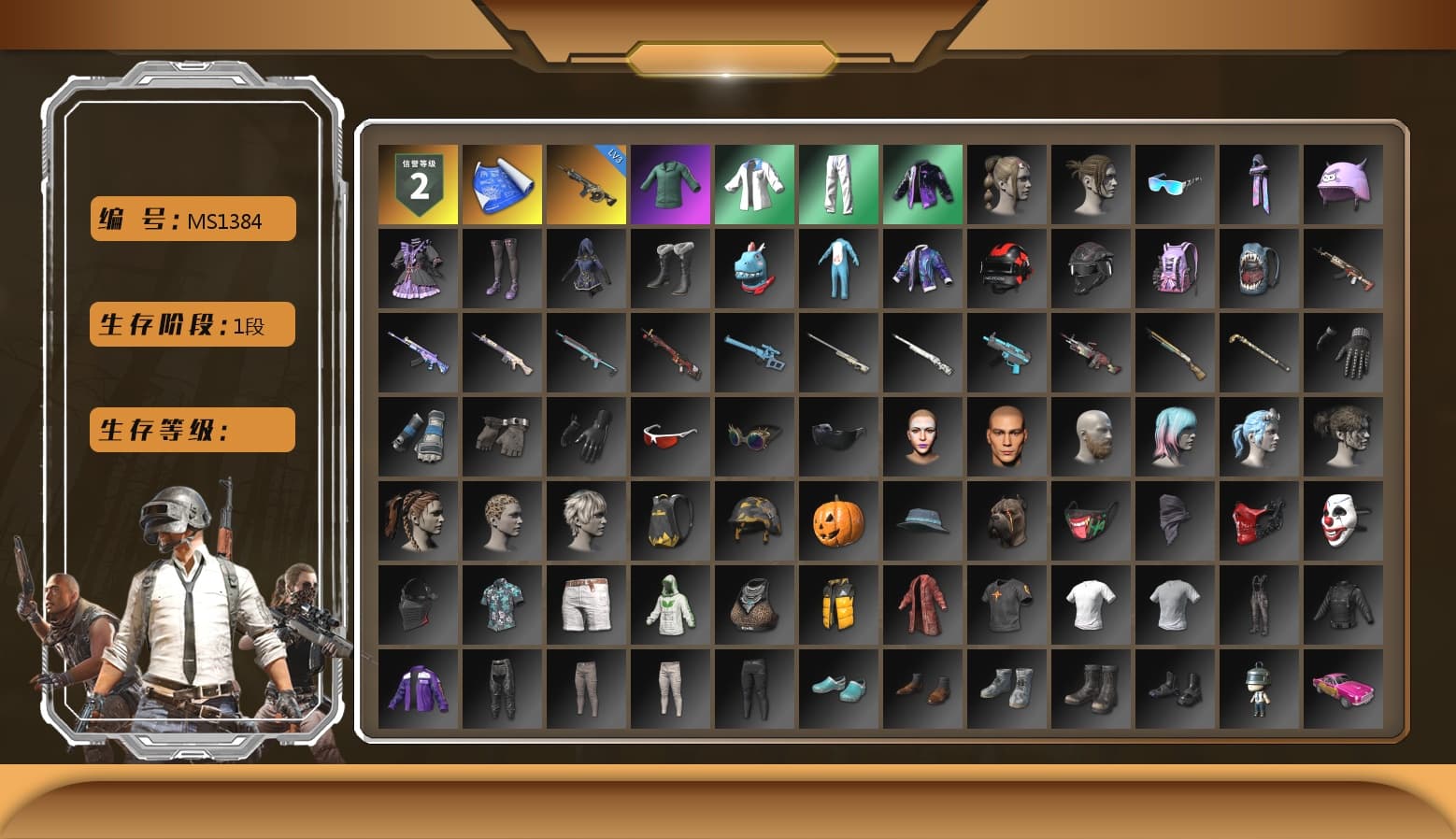Select the bulldog head mask
The width and height of the screenshot is (1456, 839).
[1006, 520]
